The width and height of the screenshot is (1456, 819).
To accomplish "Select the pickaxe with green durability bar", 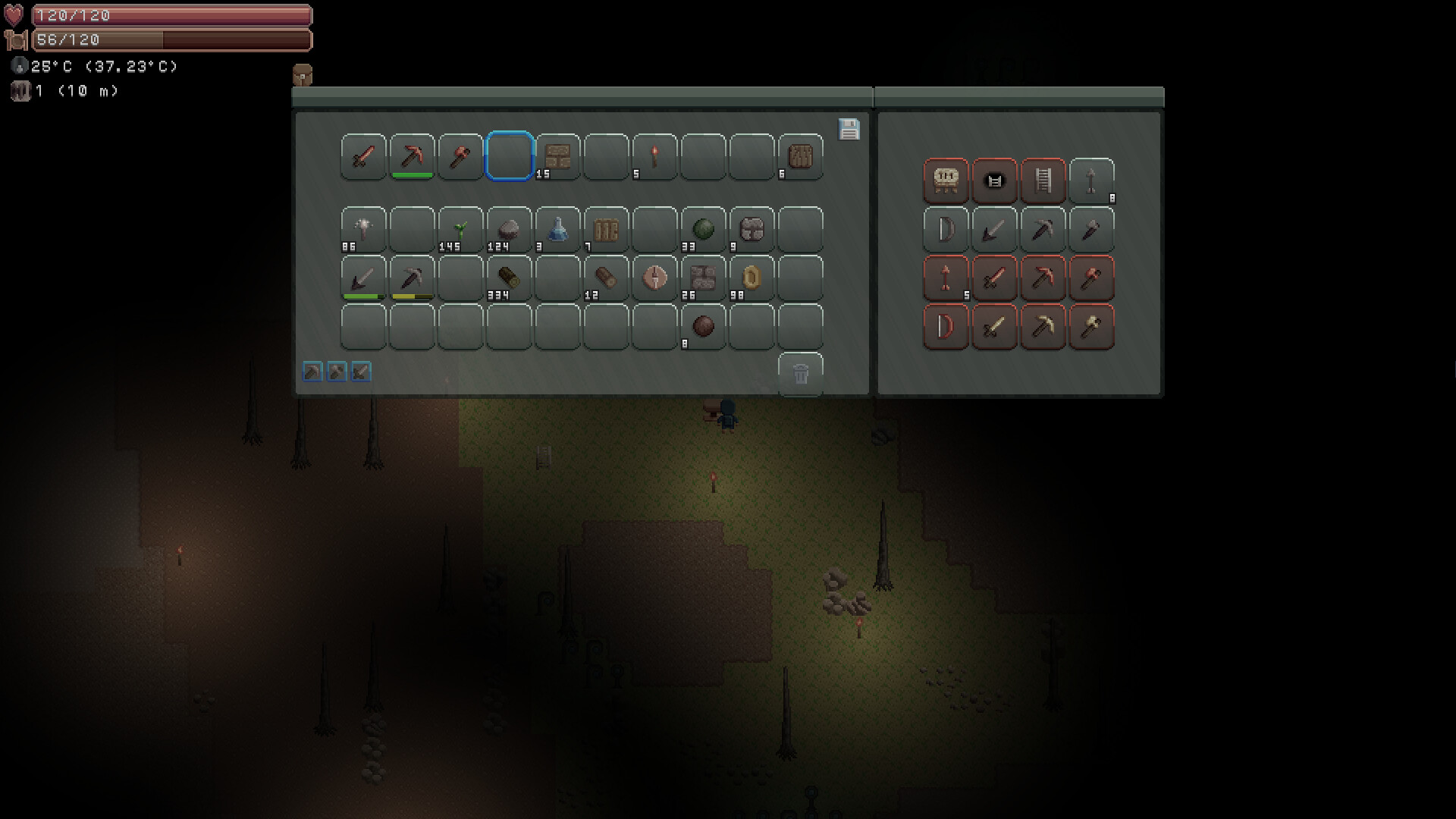I will (x=411, y=157).
